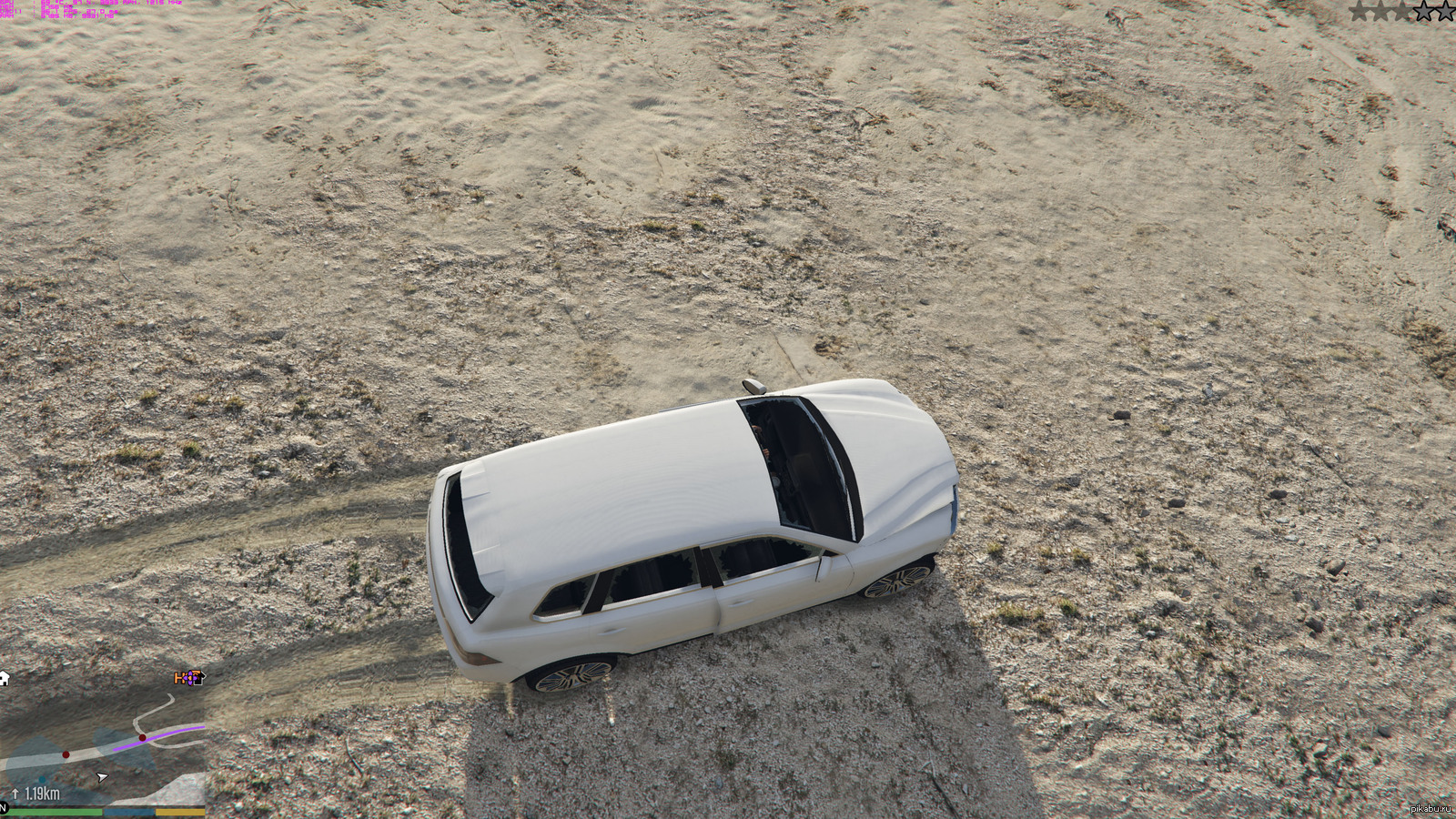Image resolution: width=1456 pixels, height=819 pixels.
Task: Select the white house blip on the minimap
Action: 5,678
